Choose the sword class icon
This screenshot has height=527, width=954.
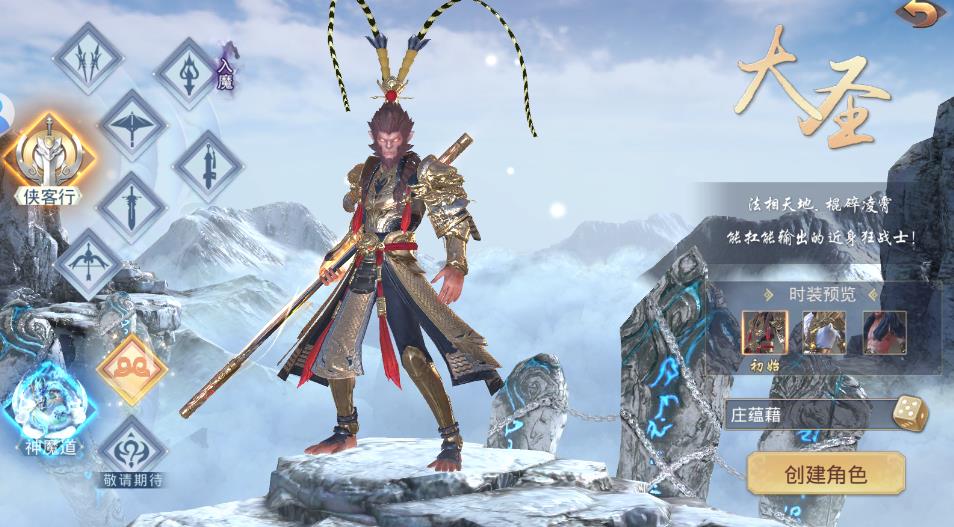[132, 208]
